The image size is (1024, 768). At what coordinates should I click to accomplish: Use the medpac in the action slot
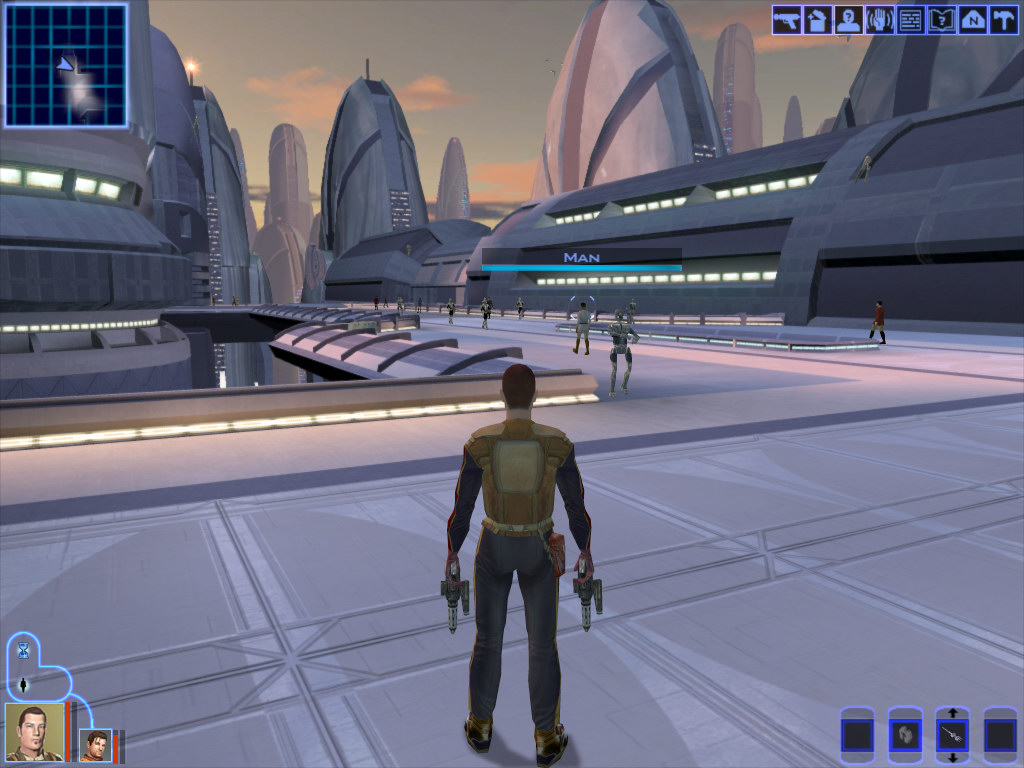905,737
